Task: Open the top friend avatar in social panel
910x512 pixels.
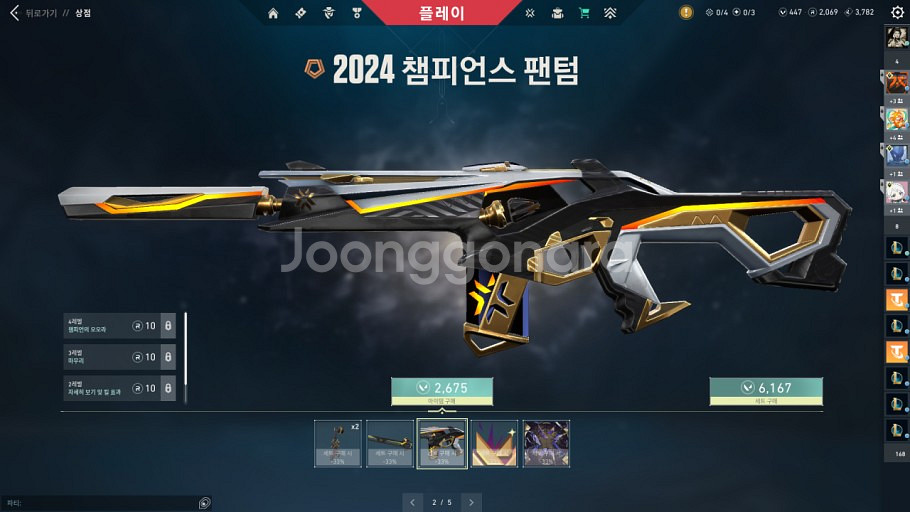Action: tap(896, 39)
